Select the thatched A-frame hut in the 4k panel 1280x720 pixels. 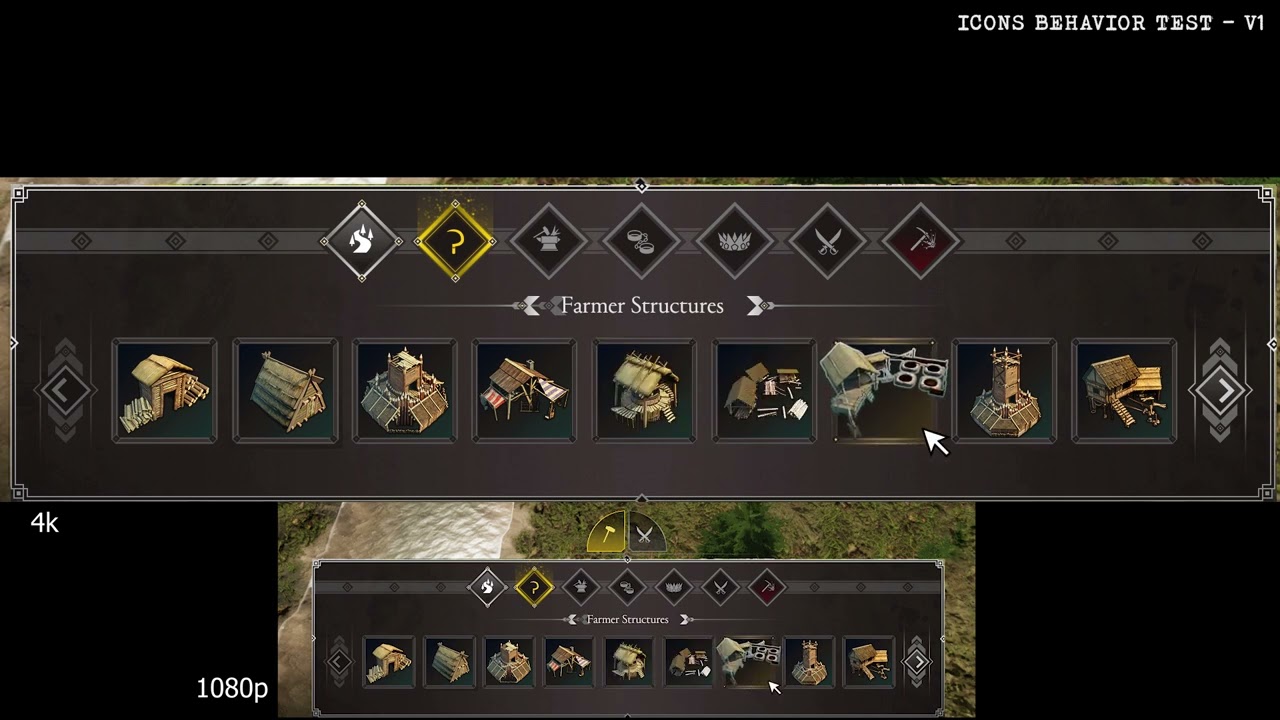pos(285,391)
